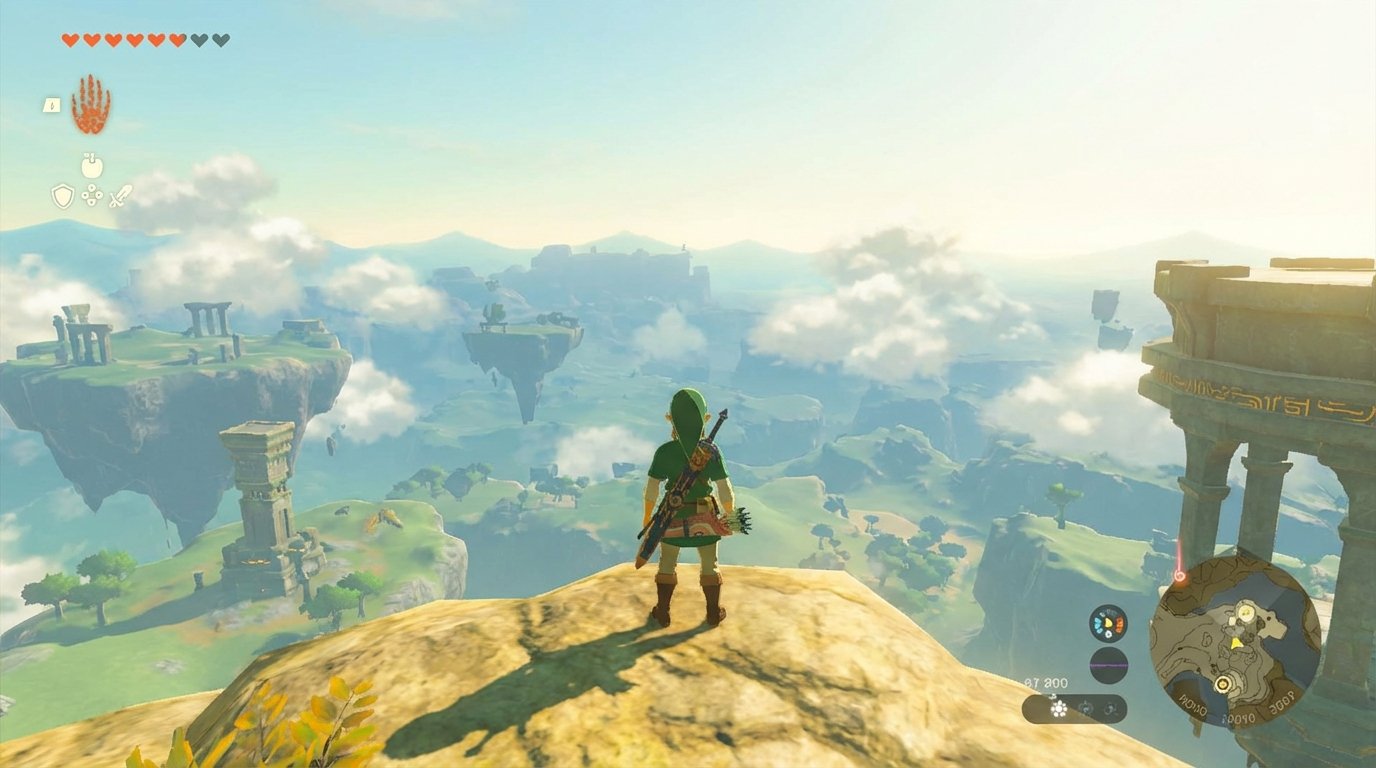Click the fiery hand heat warning icon

[x=91, y=103]
